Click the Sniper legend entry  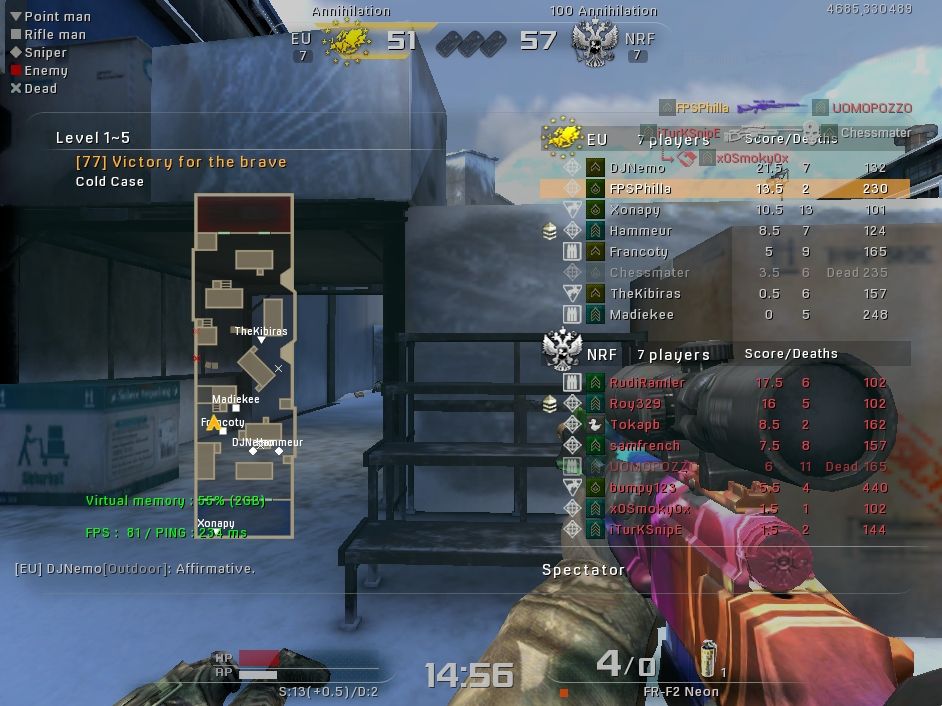point(45,53)
